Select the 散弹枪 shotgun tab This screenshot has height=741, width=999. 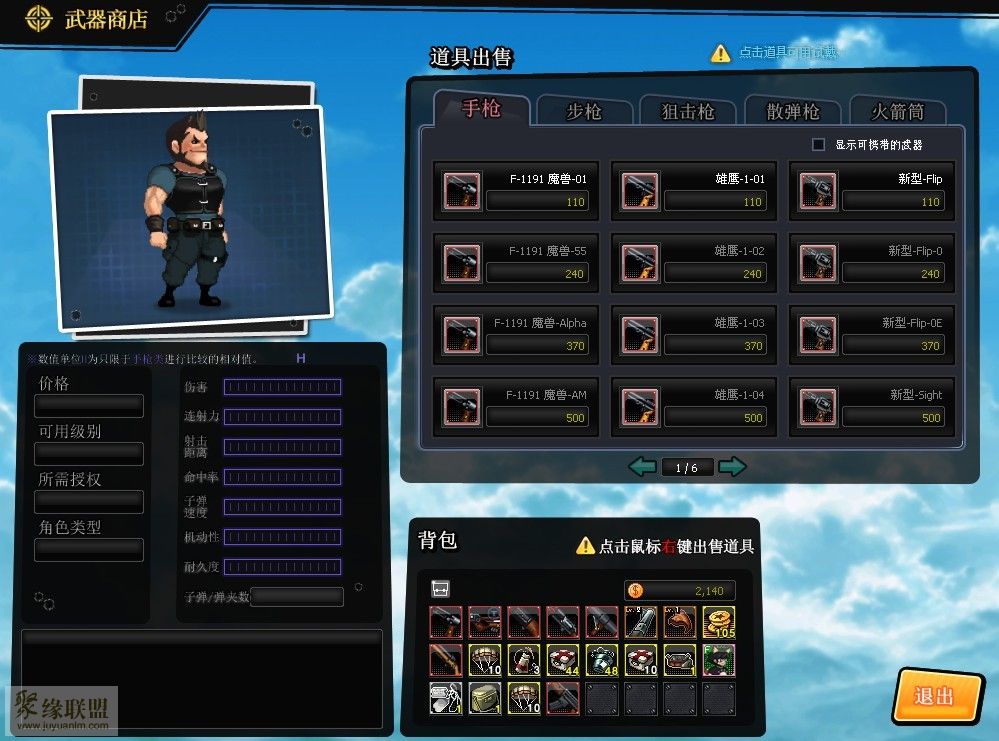click(793, 111)
